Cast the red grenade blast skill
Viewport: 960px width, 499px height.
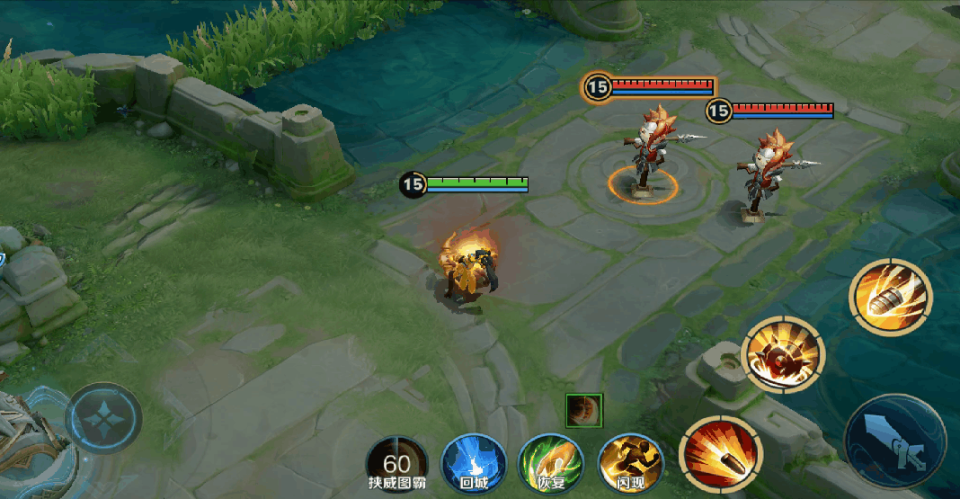[x=783, y=356]
